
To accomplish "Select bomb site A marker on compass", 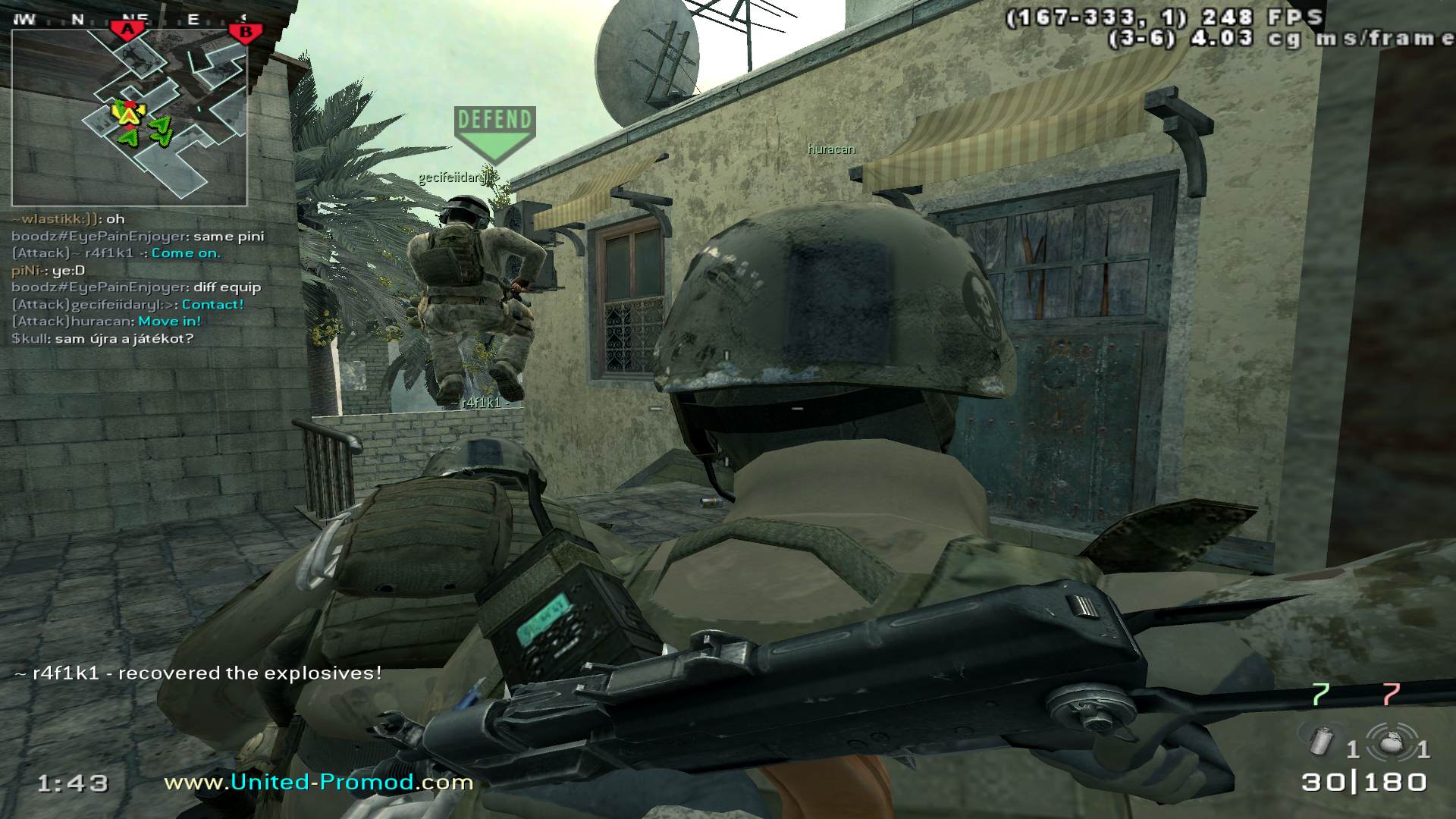I will pyautogui.click(x=129, y=30).
